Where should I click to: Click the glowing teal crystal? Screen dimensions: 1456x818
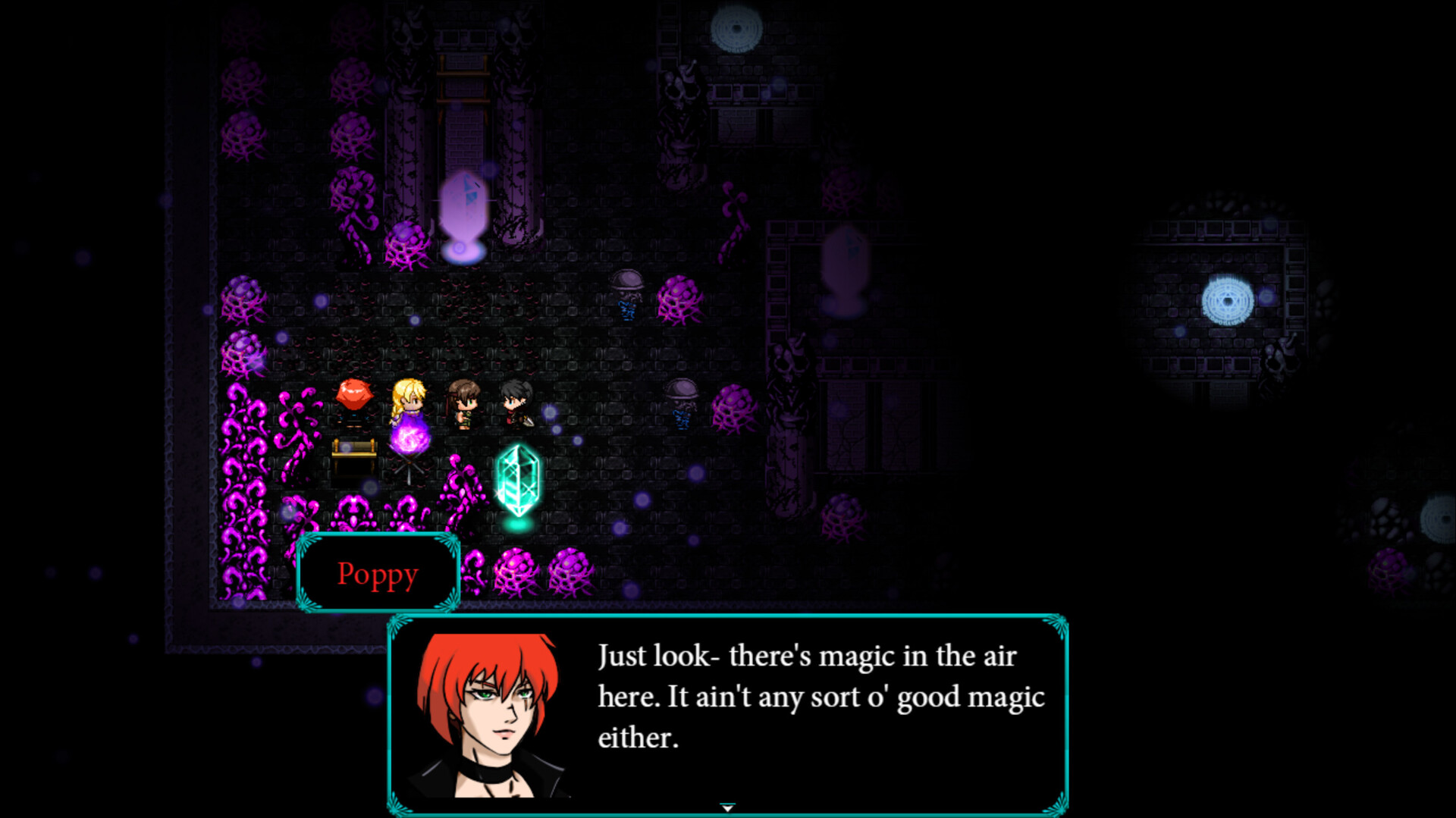pyautogui.click(x=520, y=481)
